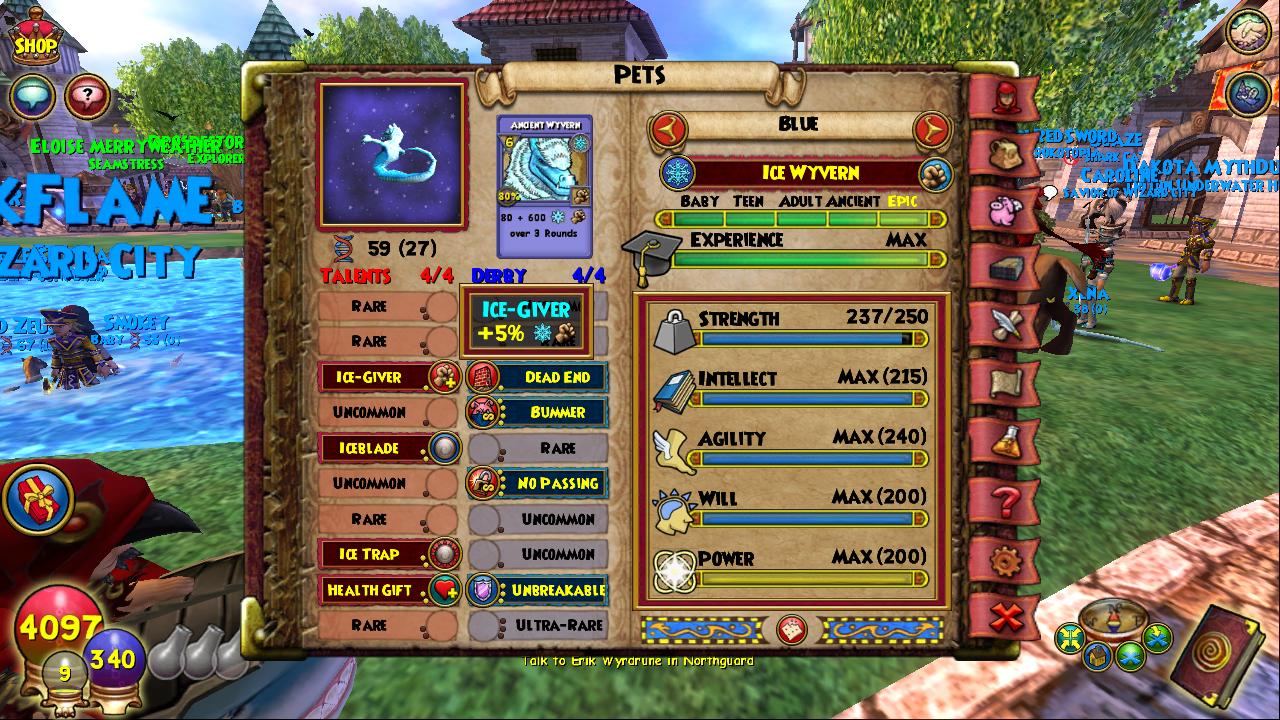This screenshot has height=720, width=1280.
Task: Switch to the pink piggy pet tab
Action: [x=1004, y=211]
